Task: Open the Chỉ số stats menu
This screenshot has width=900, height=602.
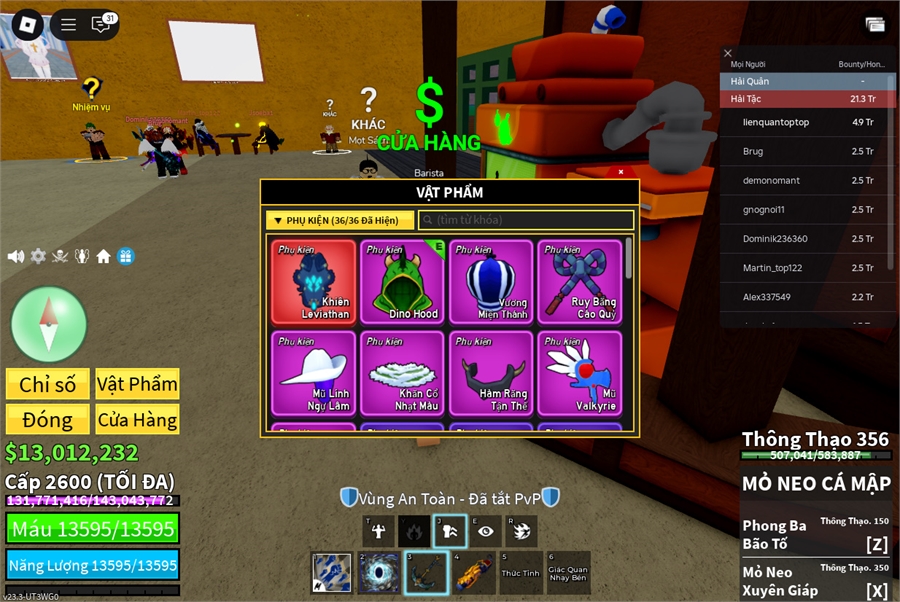Action: click(x=48, y=384)
